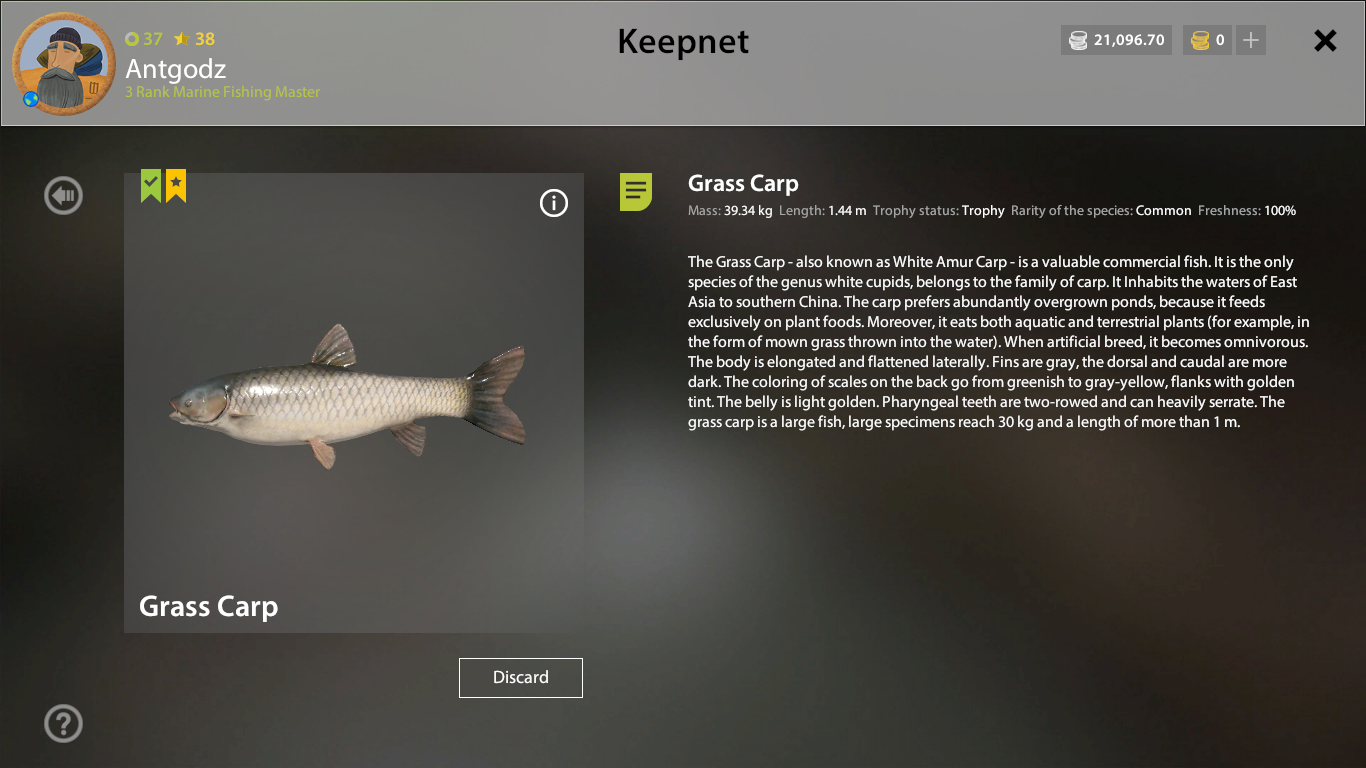
Task: Click the 3 Rank Marine Fishing Master label
Action: pyautogui.click(x=222, y=91)
